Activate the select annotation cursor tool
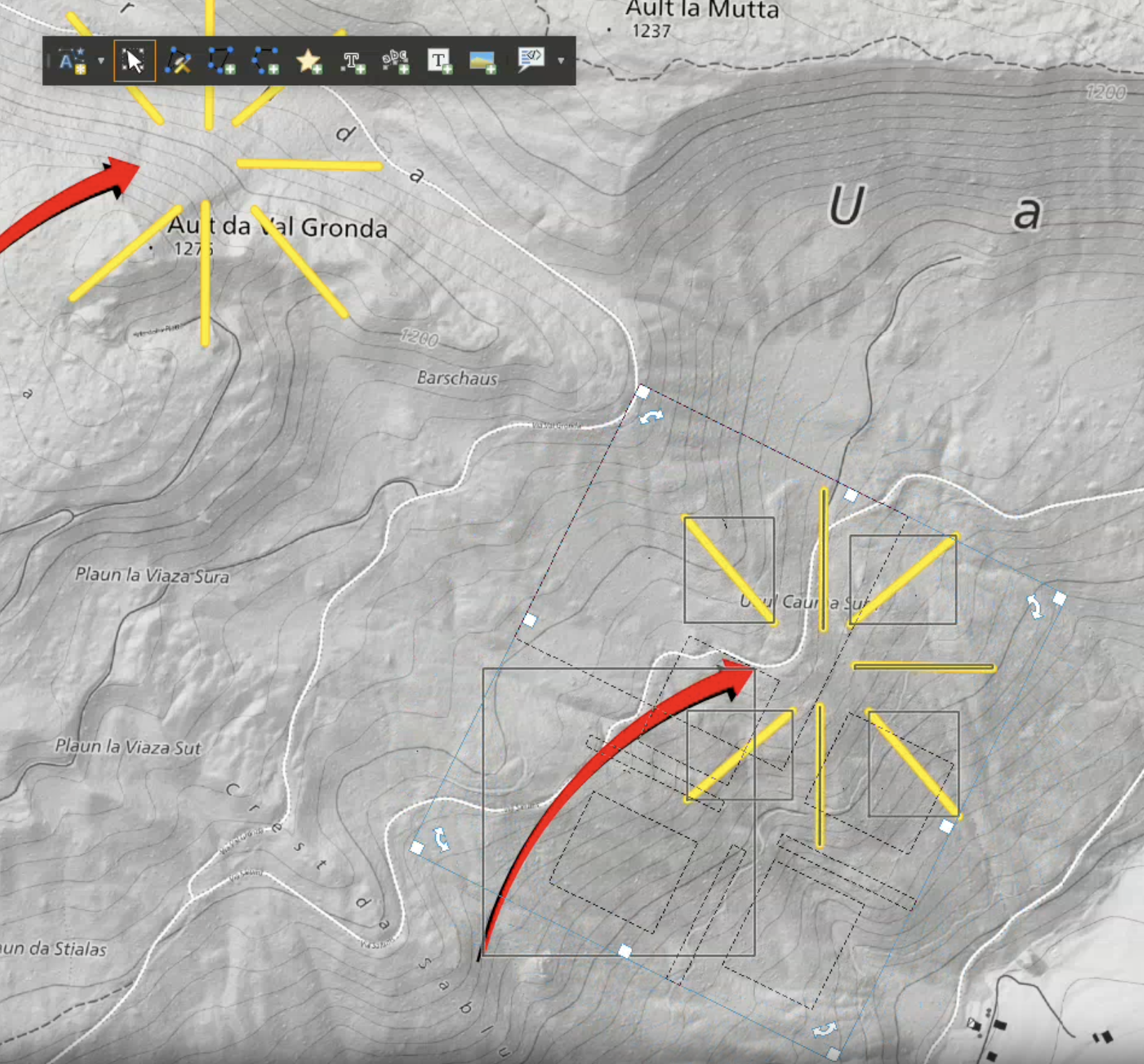1144x1064 pixels. point(134,61)
